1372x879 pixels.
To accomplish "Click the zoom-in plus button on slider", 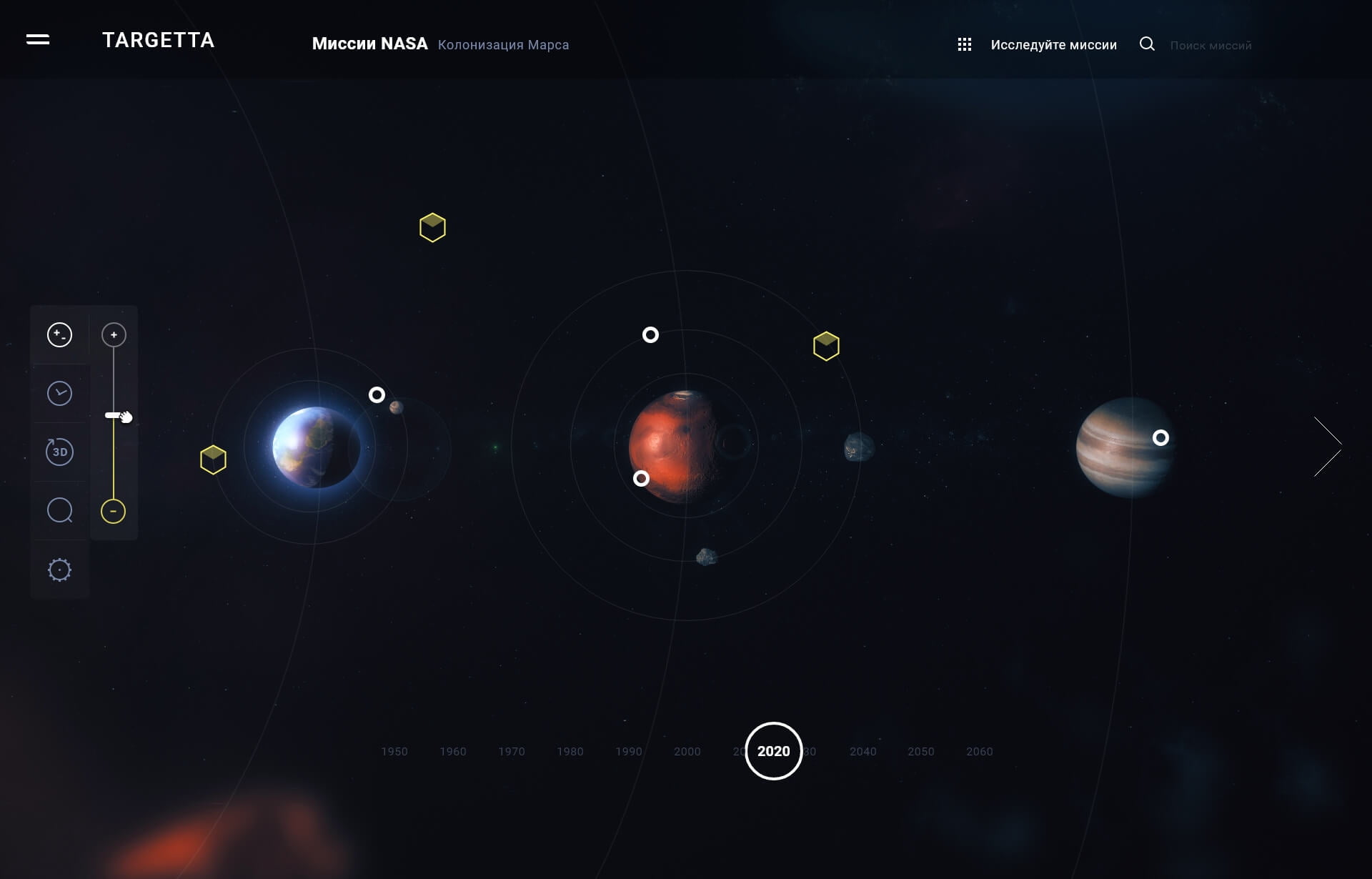I will (114, 334).
